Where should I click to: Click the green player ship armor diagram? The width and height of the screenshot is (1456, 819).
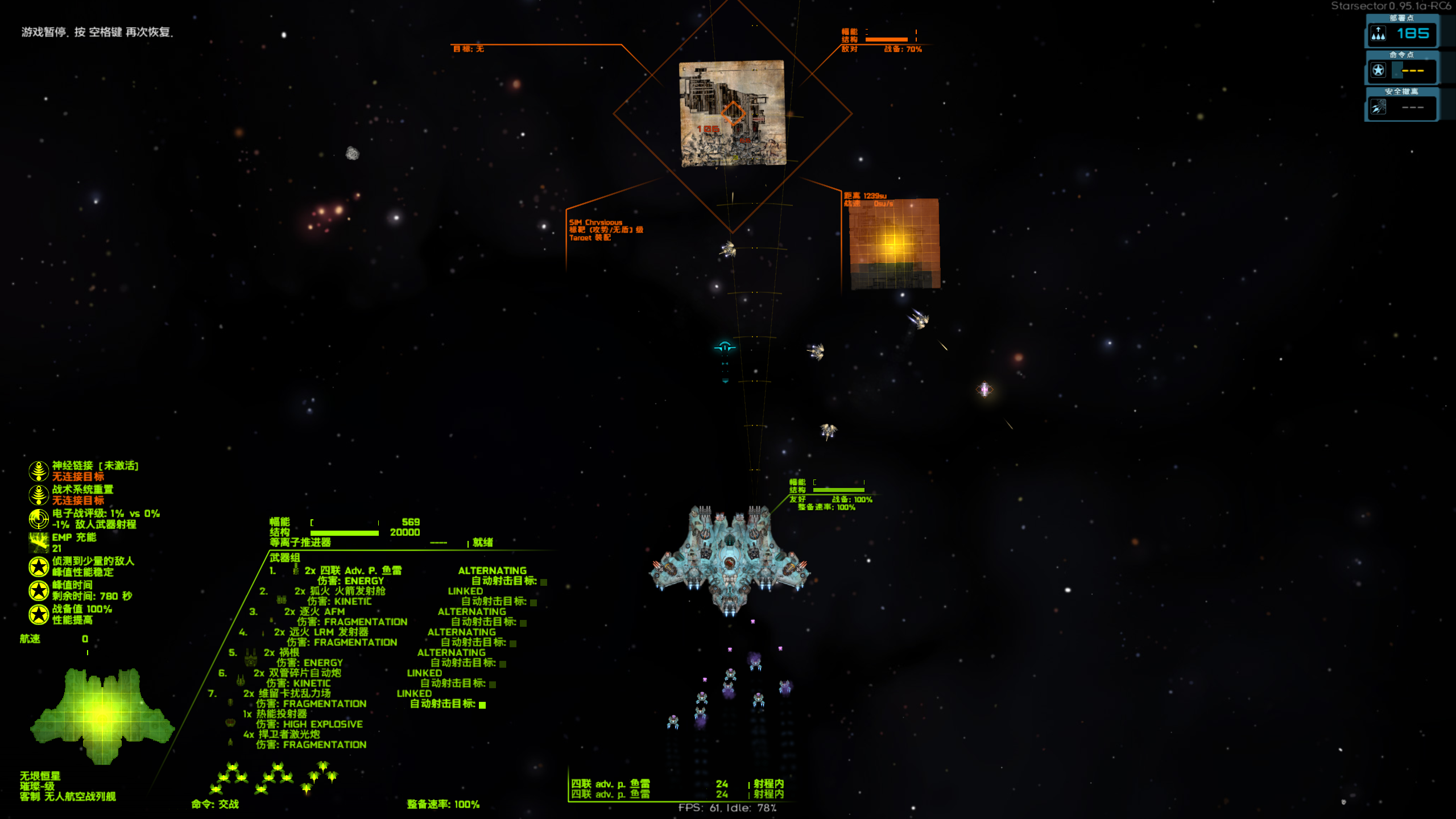click(102, 714)
